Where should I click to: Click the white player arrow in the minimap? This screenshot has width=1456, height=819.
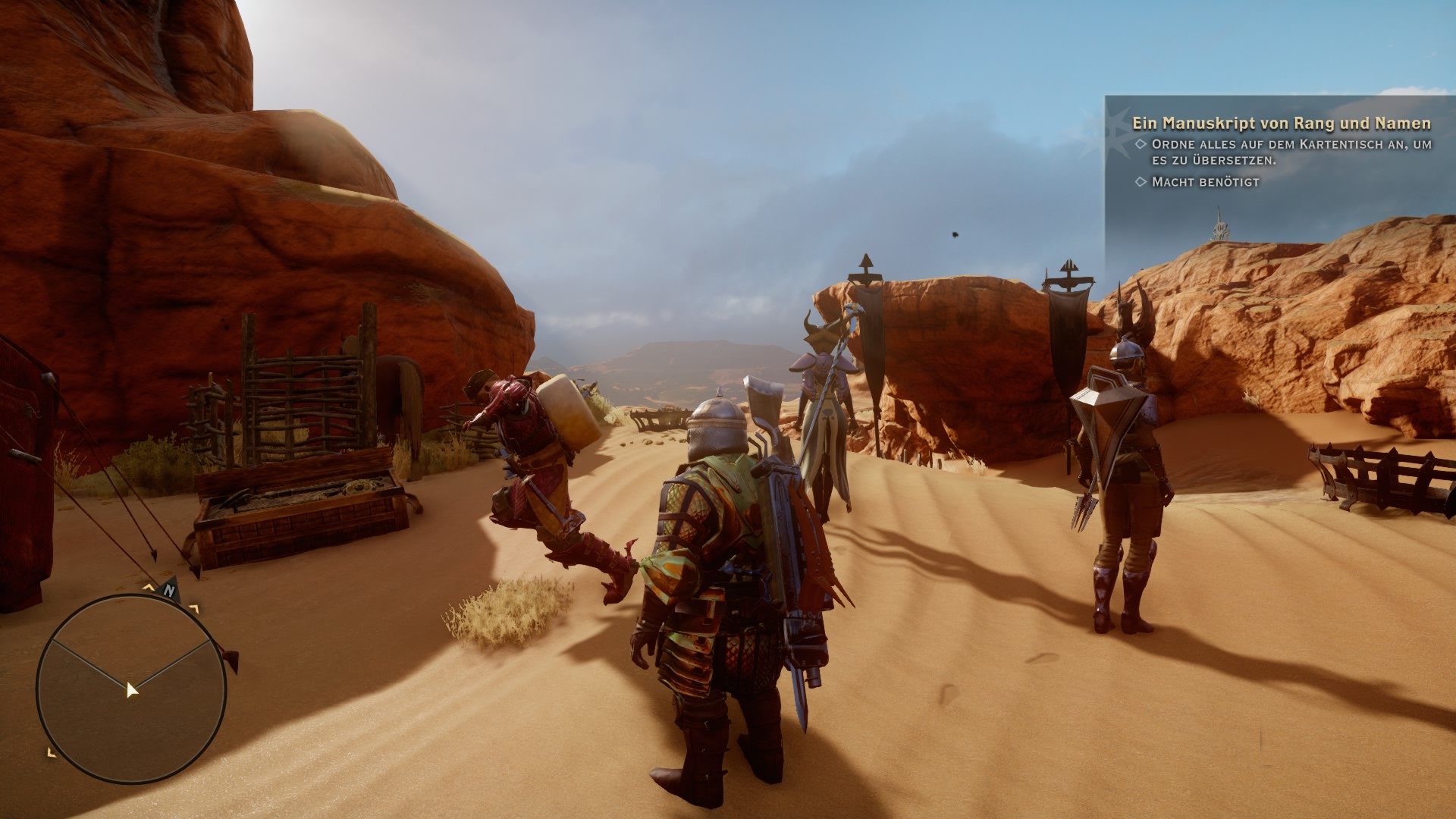pyautogui.click(x=131, y=691)
